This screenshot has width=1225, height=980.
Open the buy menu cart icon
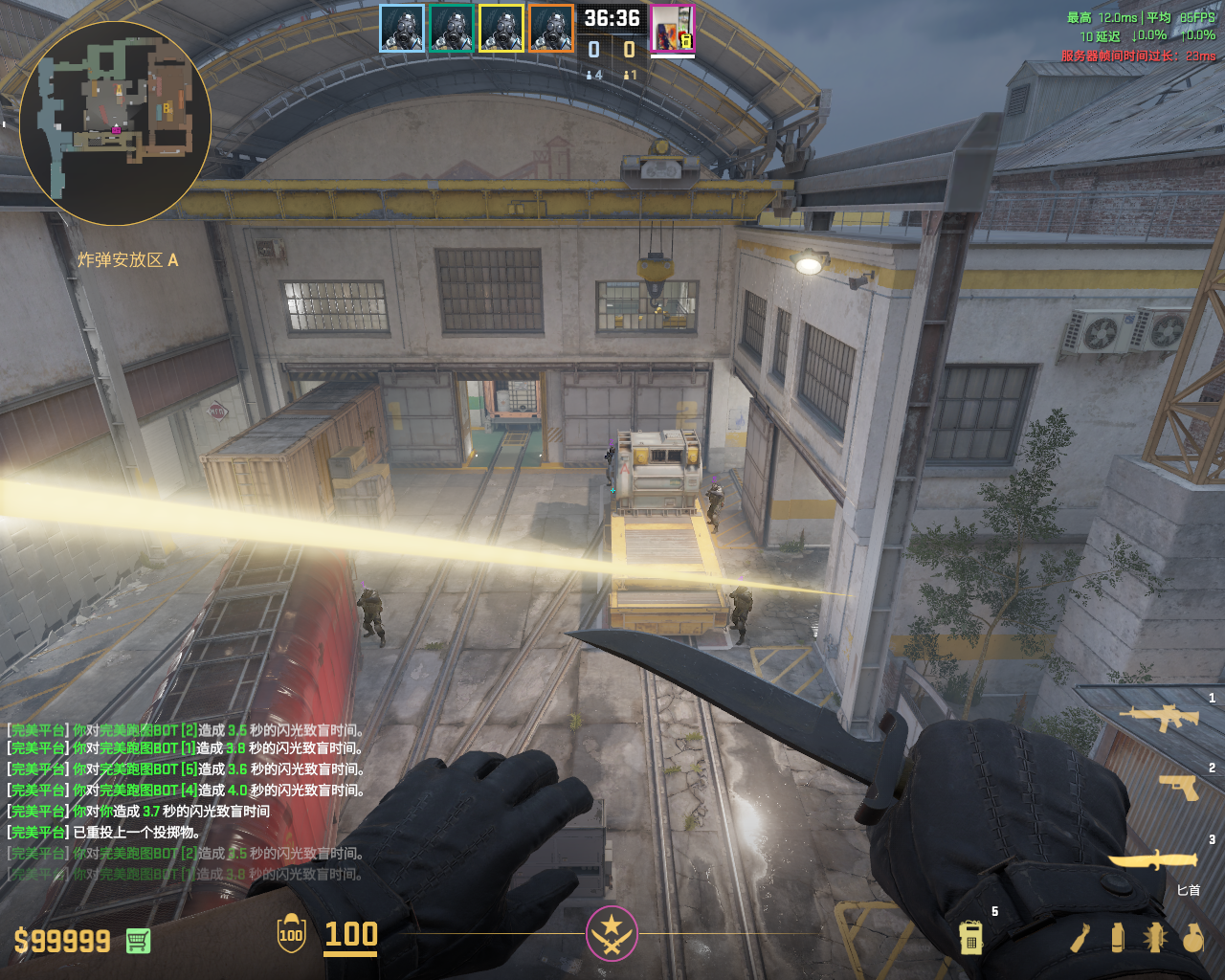[138, 941]
